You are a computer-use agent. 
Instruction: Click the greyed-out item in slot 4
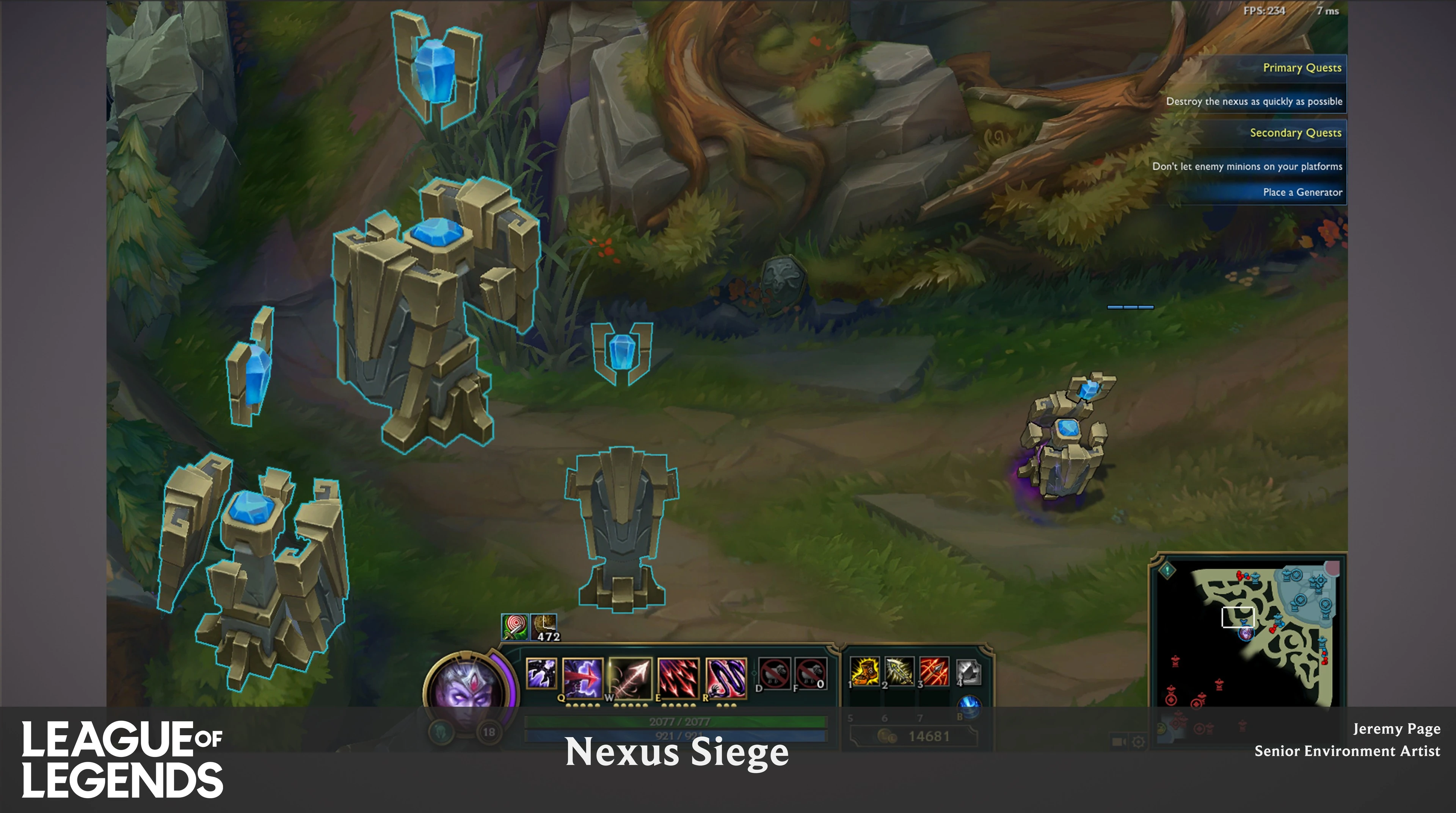pos(969,672)
